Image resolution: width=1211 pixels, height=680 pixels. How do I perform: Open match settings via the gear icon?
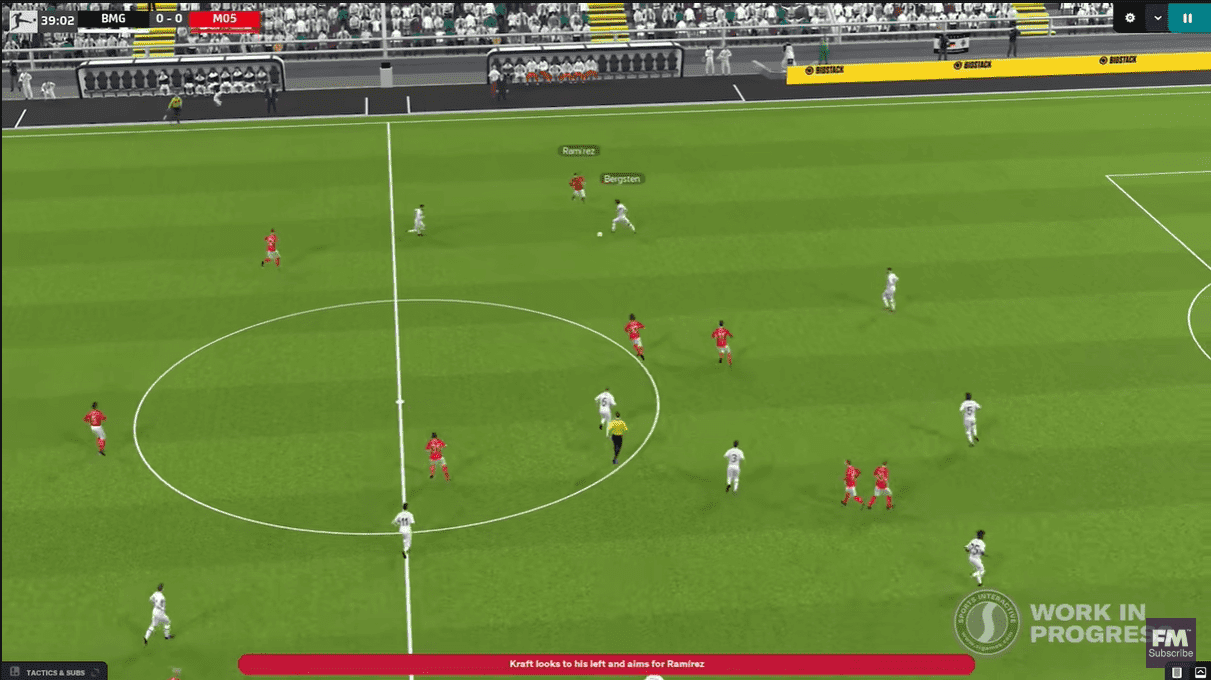[x=1130, y=17]
